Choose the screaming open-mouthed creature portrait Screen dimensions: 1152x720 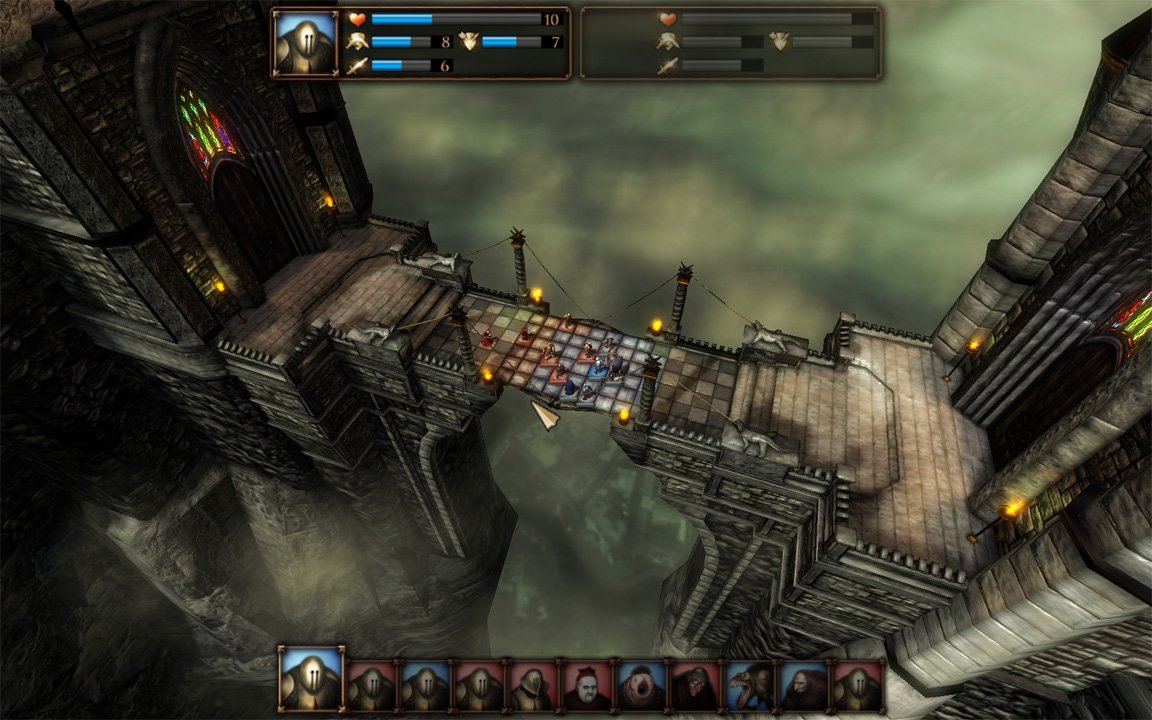tap(640, 685)
